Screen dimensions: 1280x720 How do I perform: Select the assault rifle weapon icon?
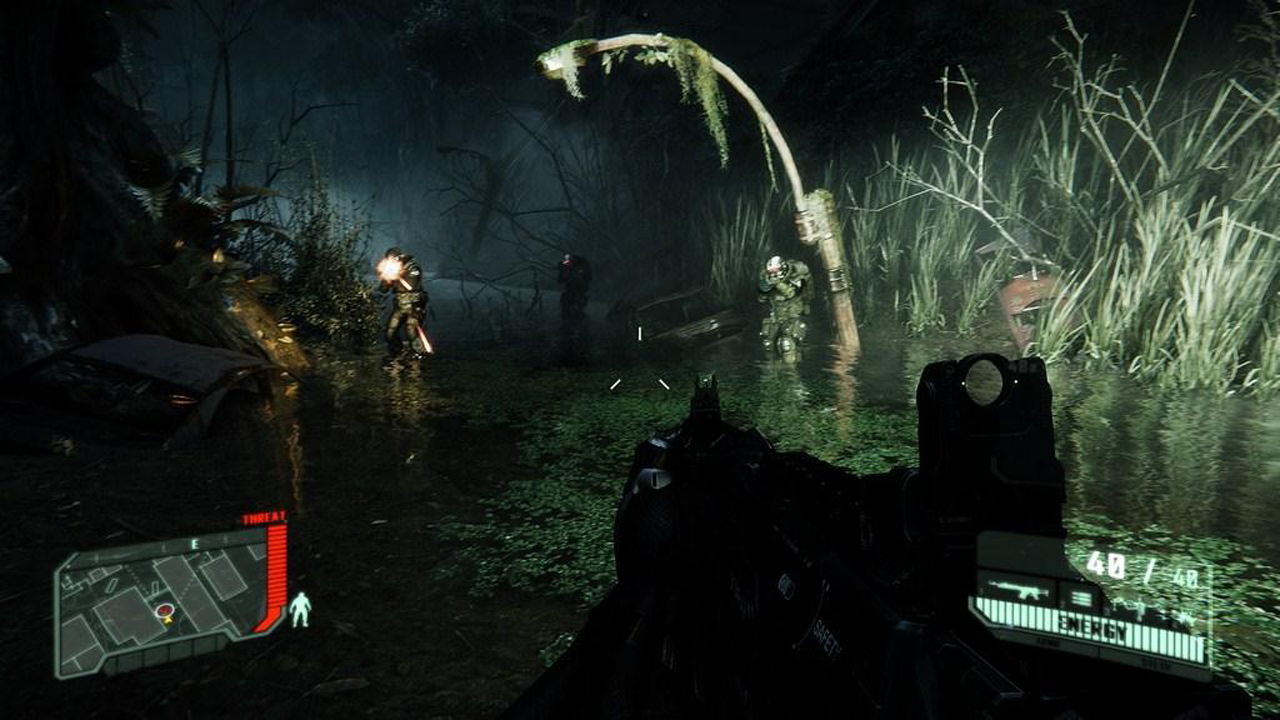point(1018,591)
